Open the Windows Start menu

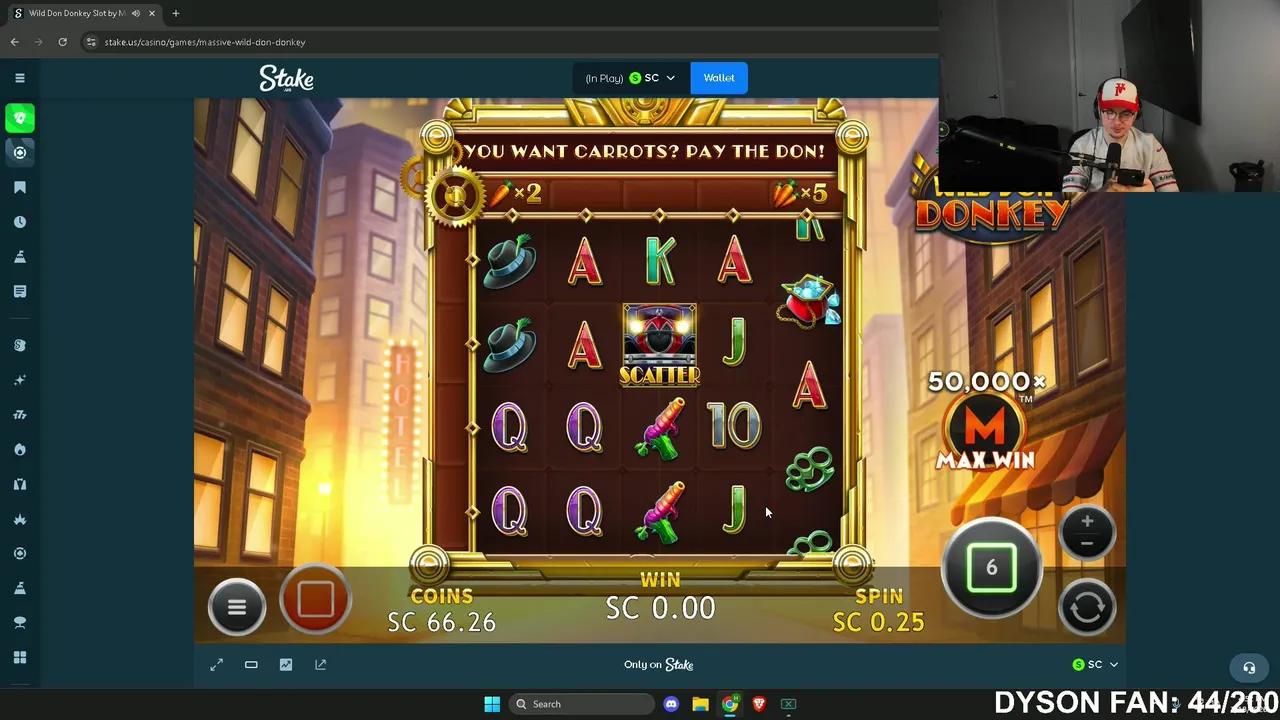492,703
